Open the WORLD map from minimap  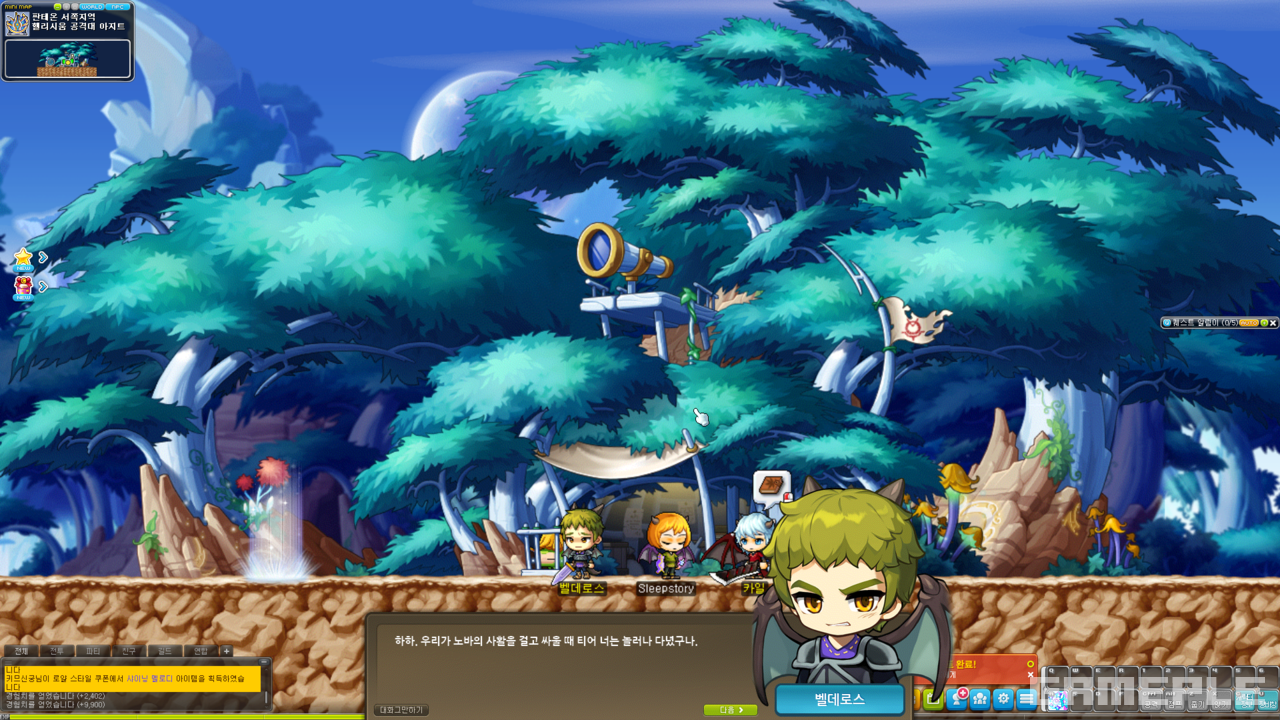click(91, 6)
